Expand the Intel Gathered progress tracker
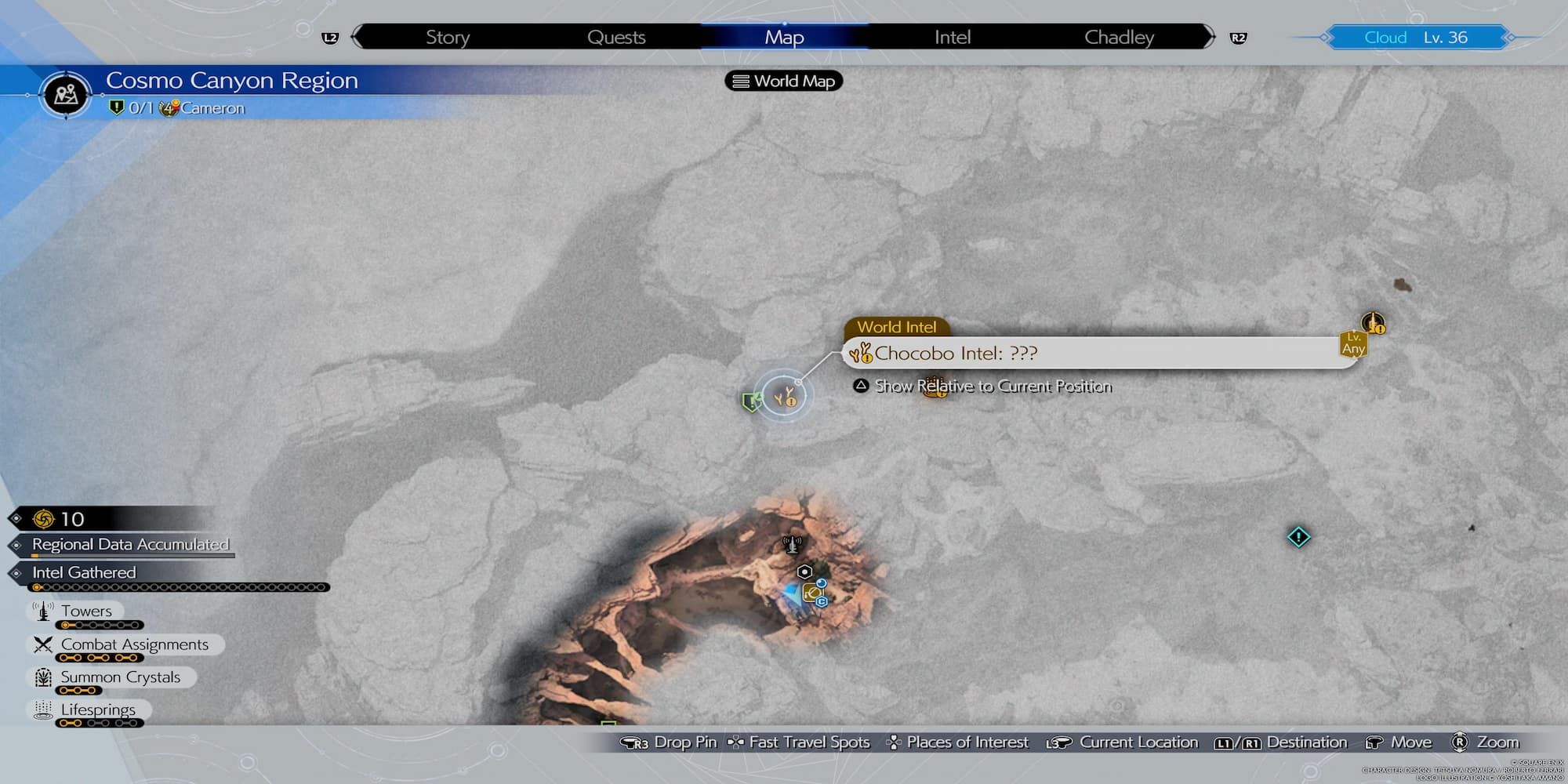This screenshot has width=1568, height=784. 86,572
